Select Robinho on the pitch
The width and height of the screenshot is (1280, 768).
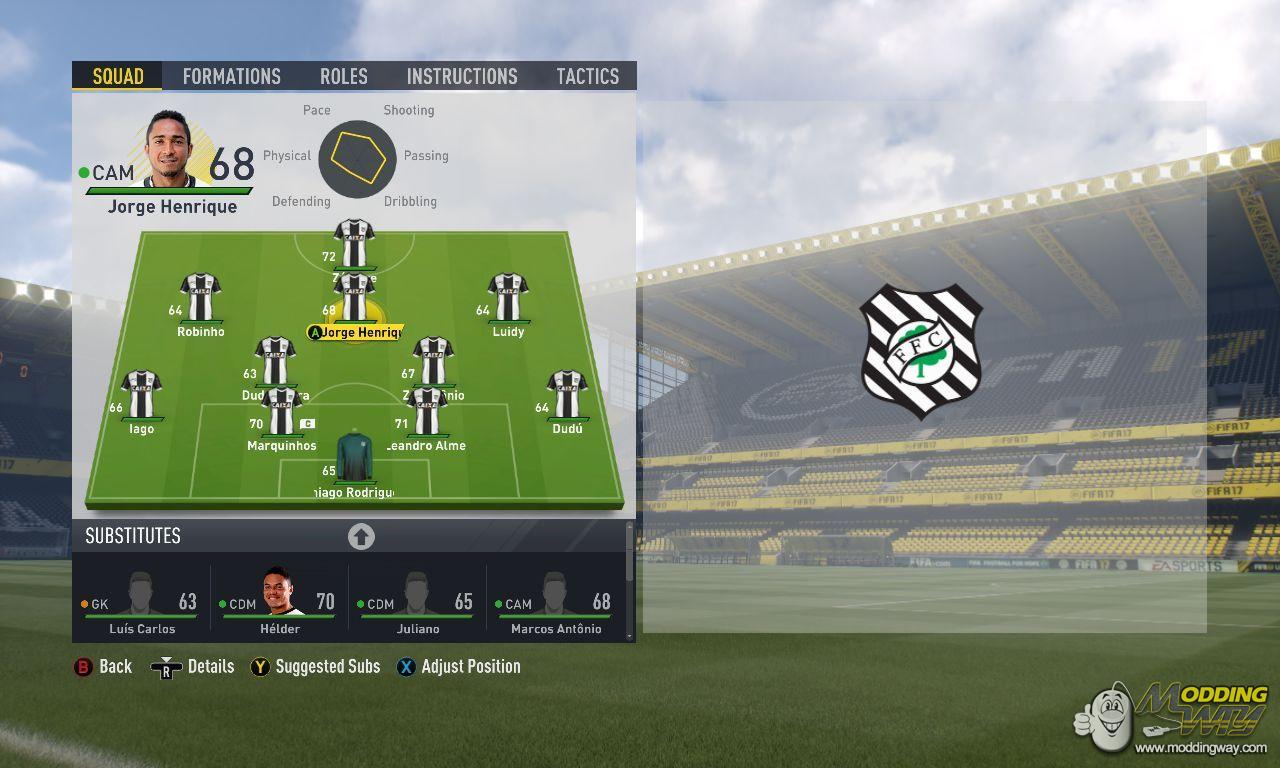tap(200, 299)
